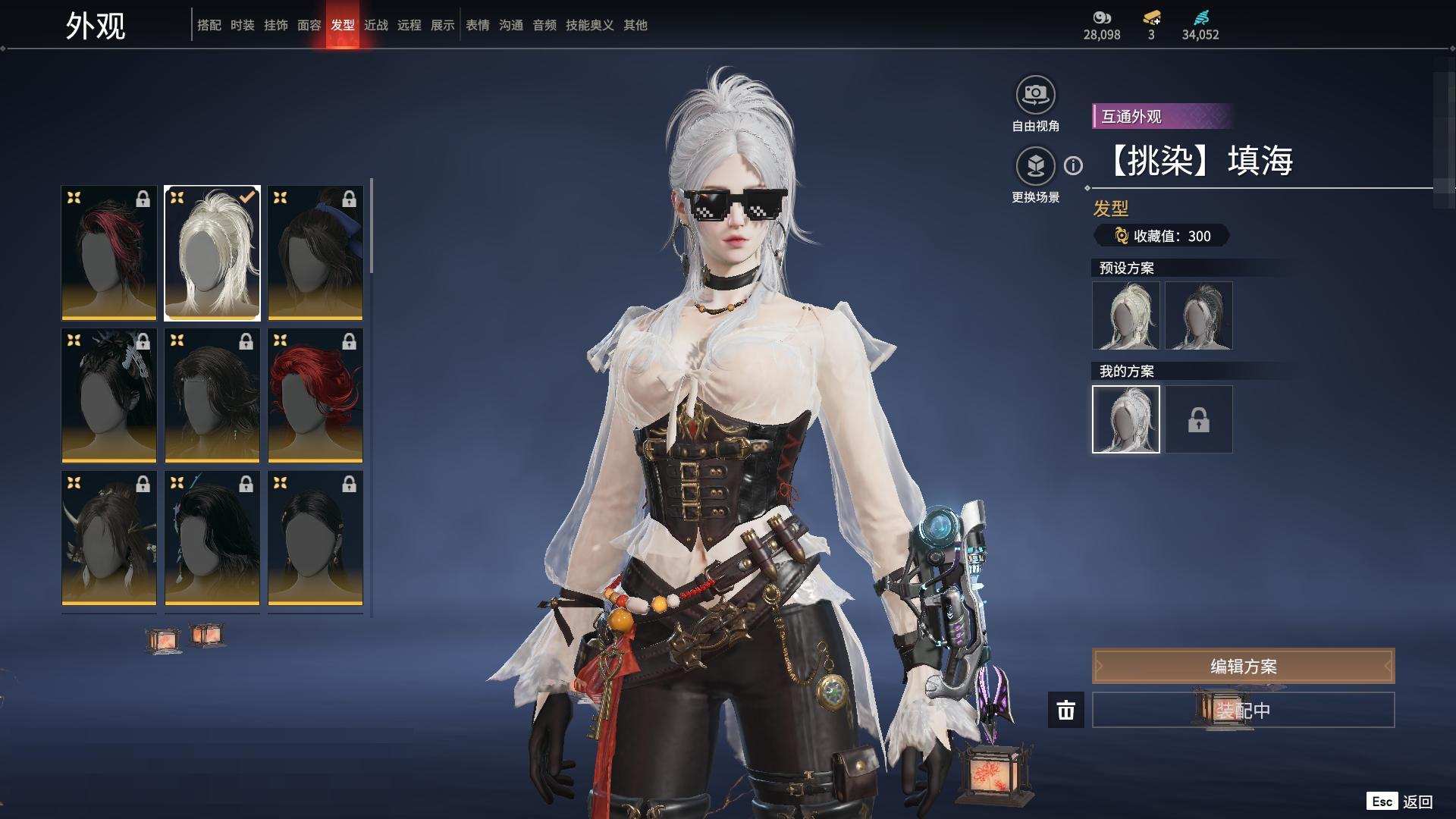This screenshot has width=1456, height=819.
Task: Select the white ponytail hairstyle thumbnail
Action: [x=212, y=253]
